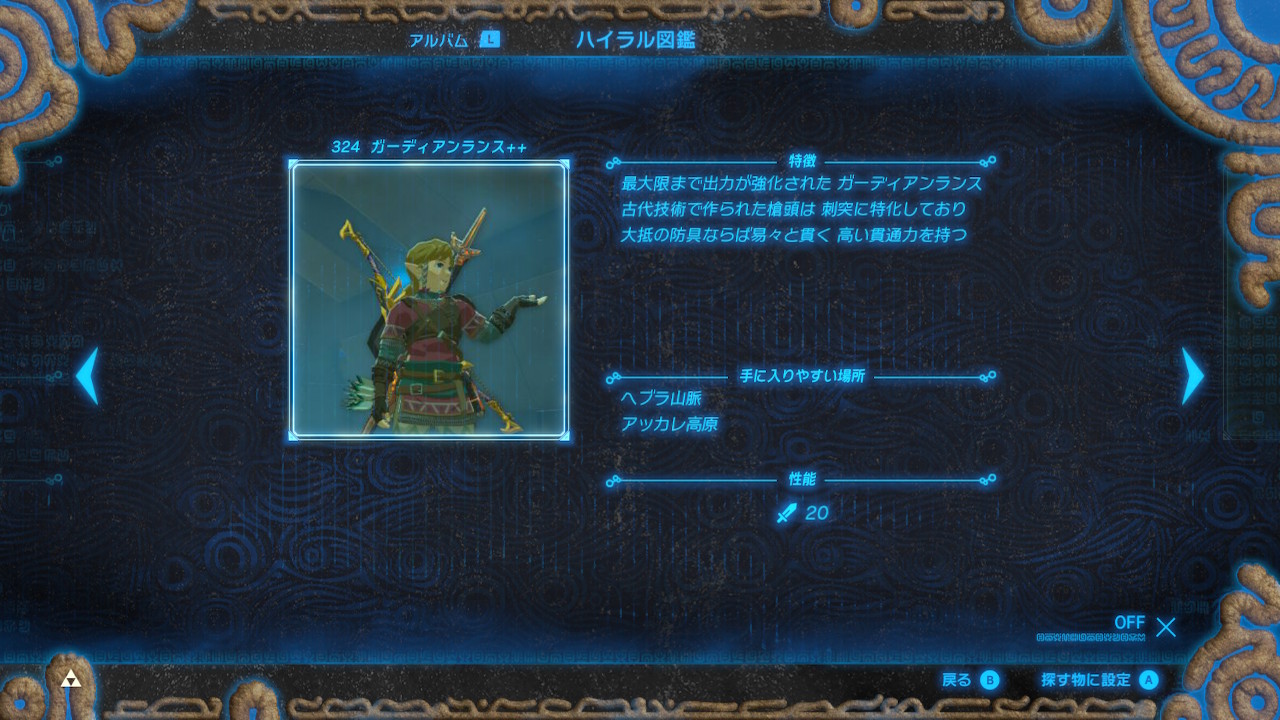Advance to the next compendium entry arrow
This screenshot has width=1280, height=720.
tap(1192, 376)
